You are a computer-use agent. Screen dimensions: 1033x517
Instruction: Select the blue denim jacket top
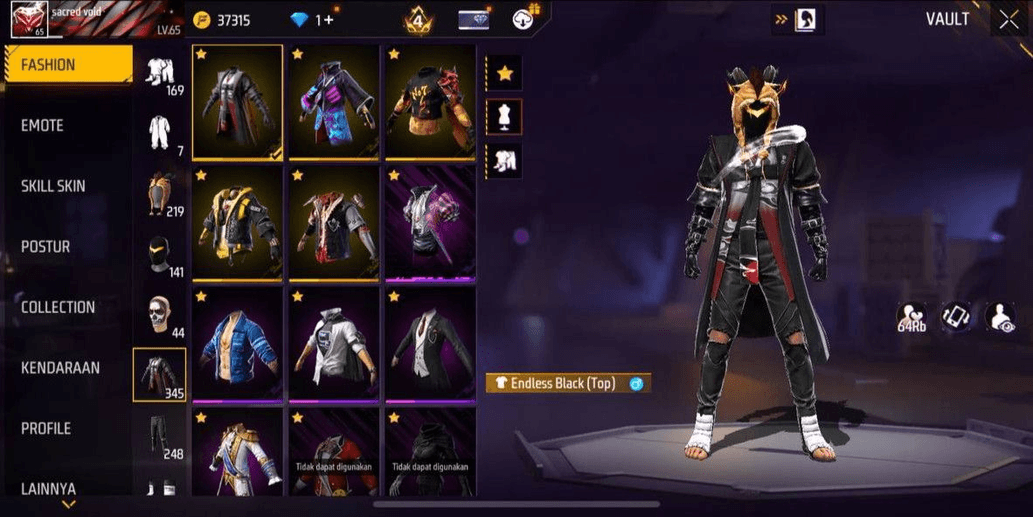tap(237, 342)
